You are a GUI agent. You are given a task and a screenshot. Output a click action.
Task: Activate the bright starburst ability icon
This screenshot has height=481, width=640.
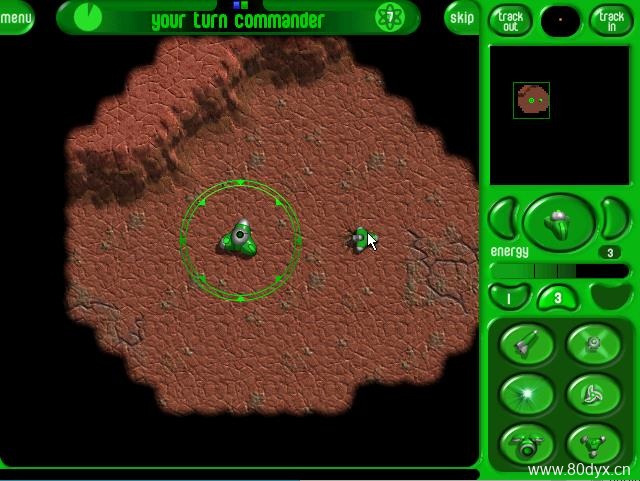click(x=526, y=393)
